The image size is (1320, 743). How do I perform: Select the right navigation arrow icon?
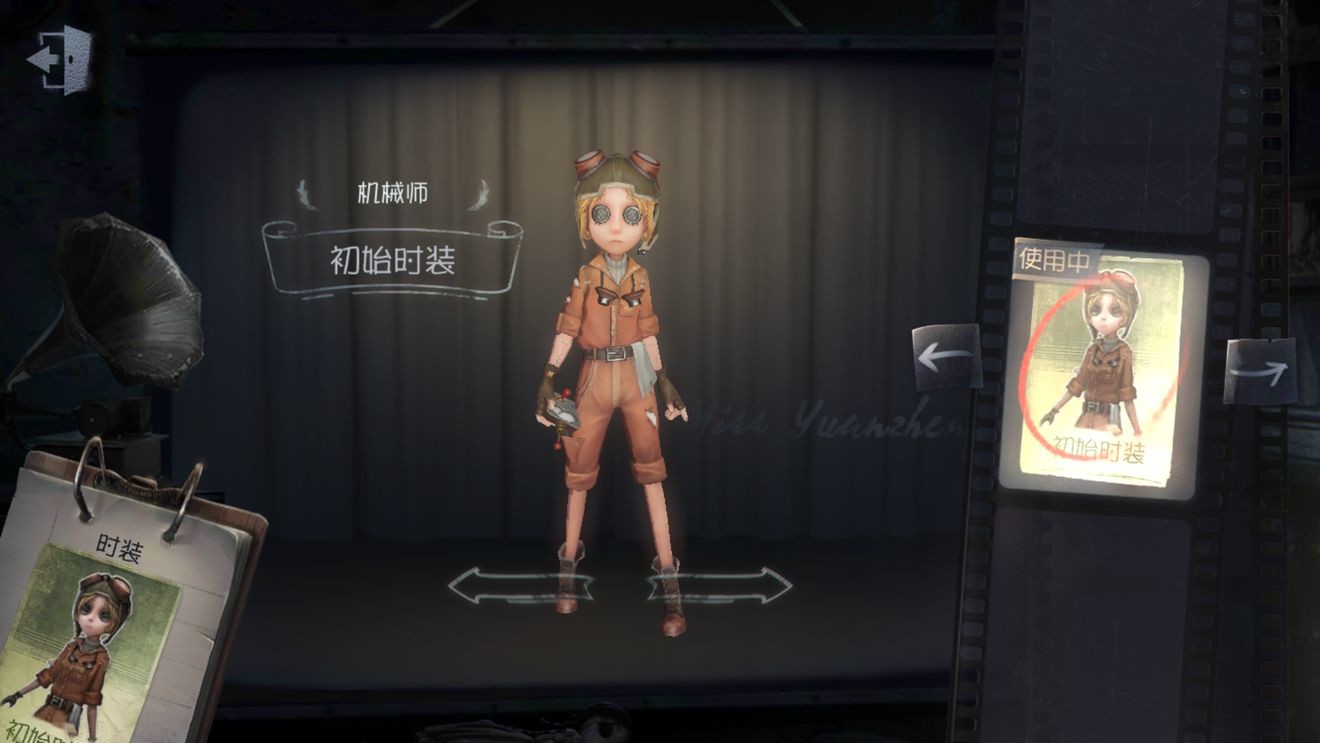[1260, 372]
